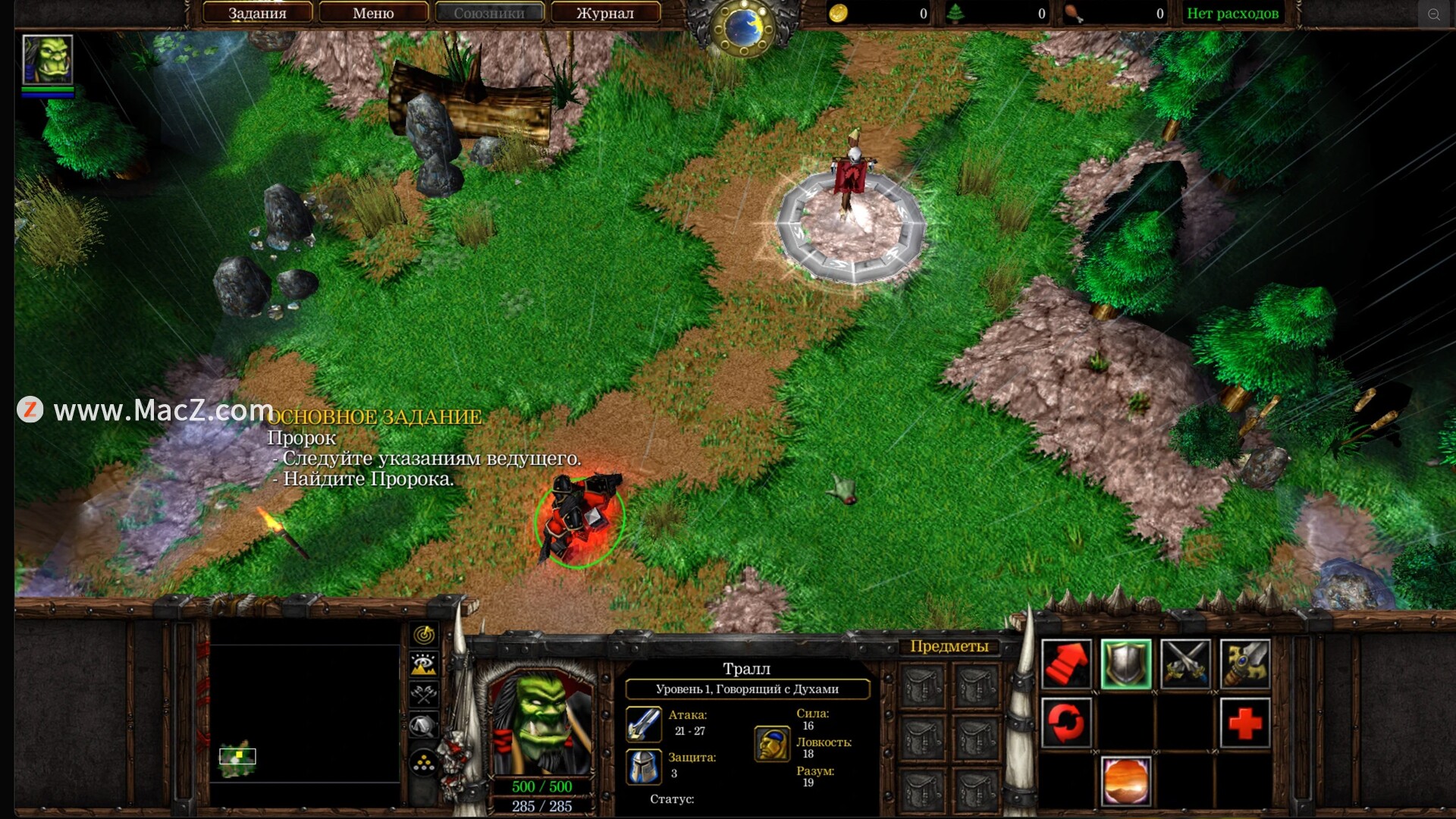Choose the red circular arrows Patrol command
The width and height of the screenshot is (1456, 819).
(x=1066, y=723)
